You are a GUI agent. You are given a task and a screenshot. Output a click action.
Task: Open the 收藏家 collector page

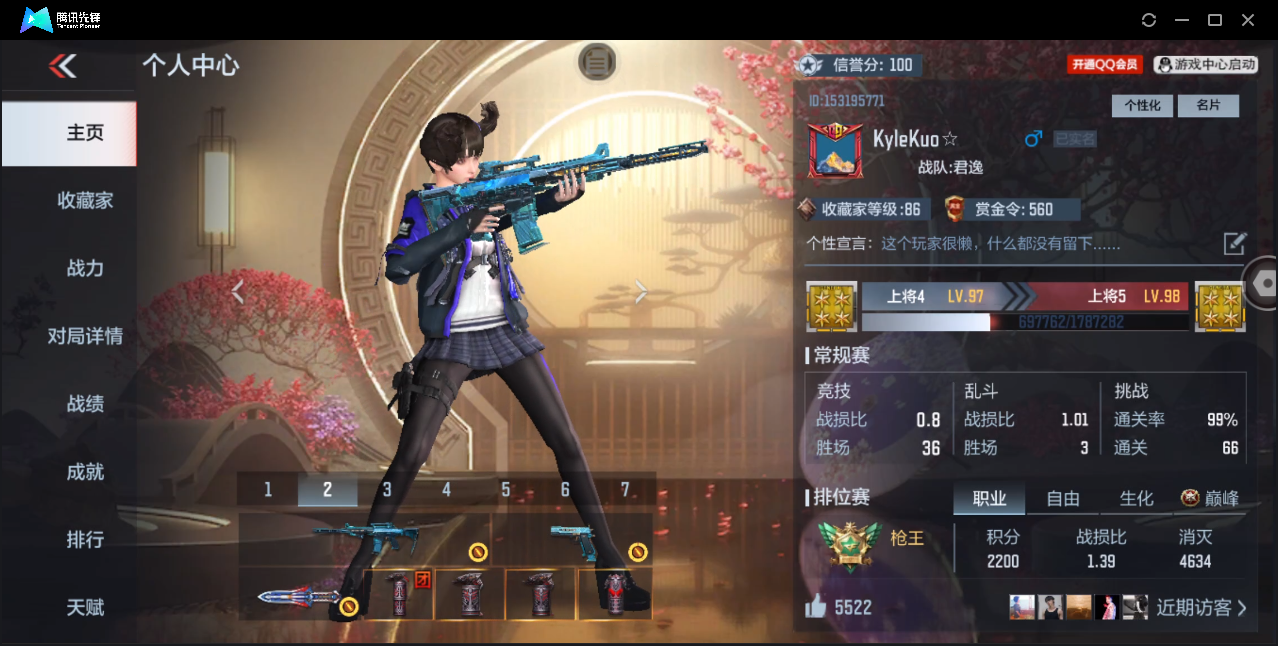point(85,201)
